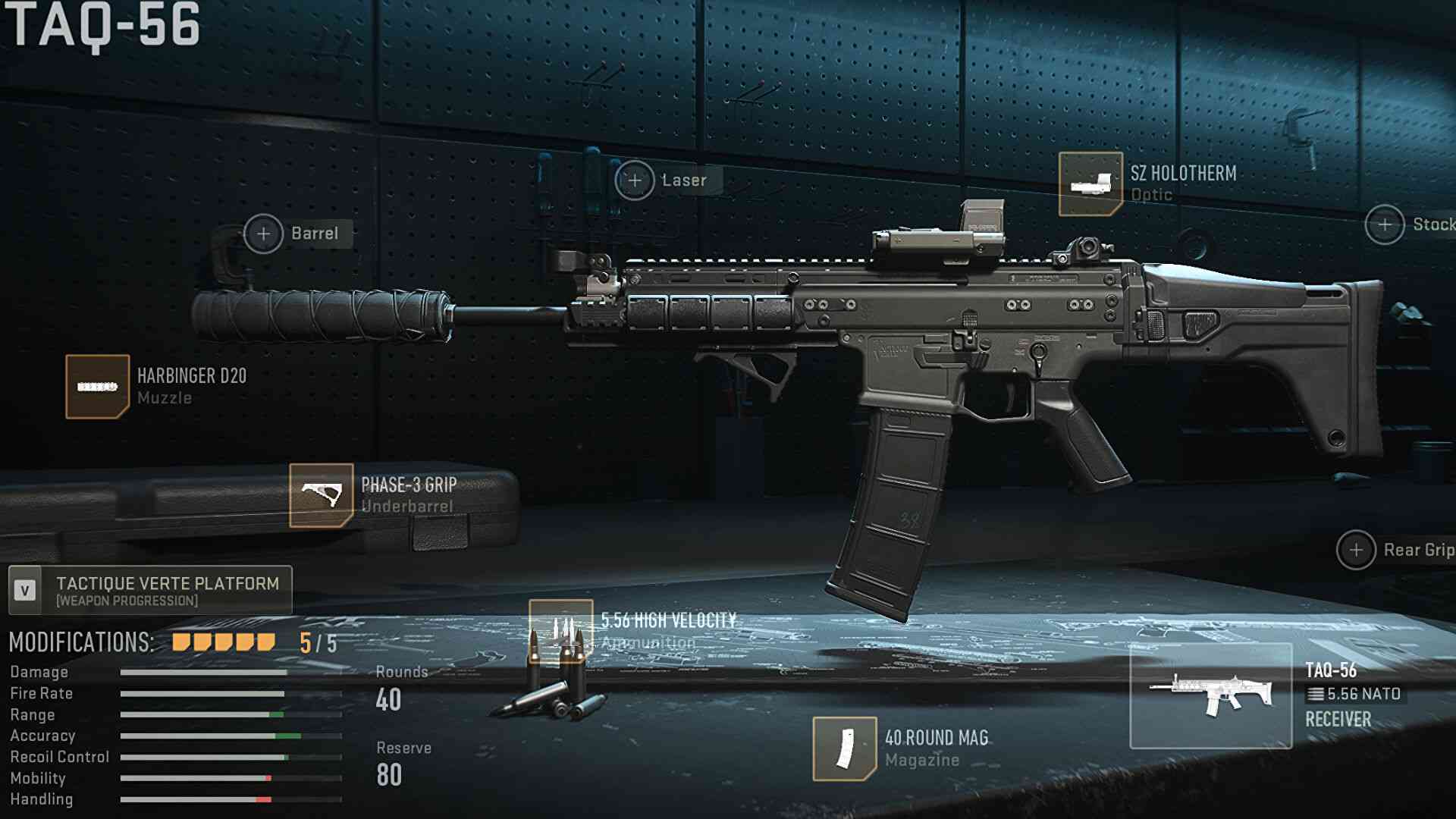Choose a Stock attachment
Viewport: 1456px width, 819px height.
(1385, 224)
